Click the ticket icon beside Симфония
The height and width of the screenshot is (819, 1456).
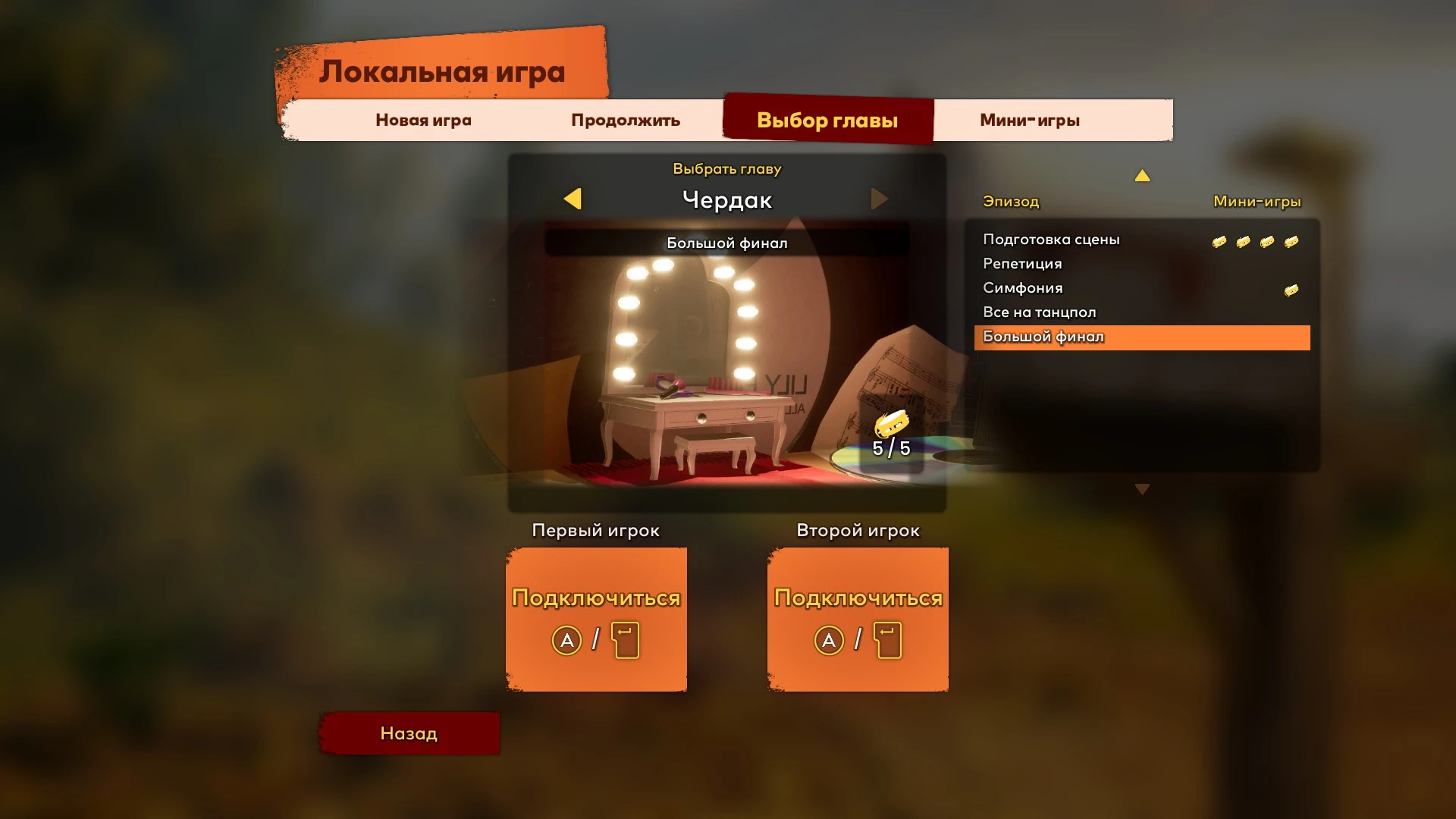click(1291, 289)
